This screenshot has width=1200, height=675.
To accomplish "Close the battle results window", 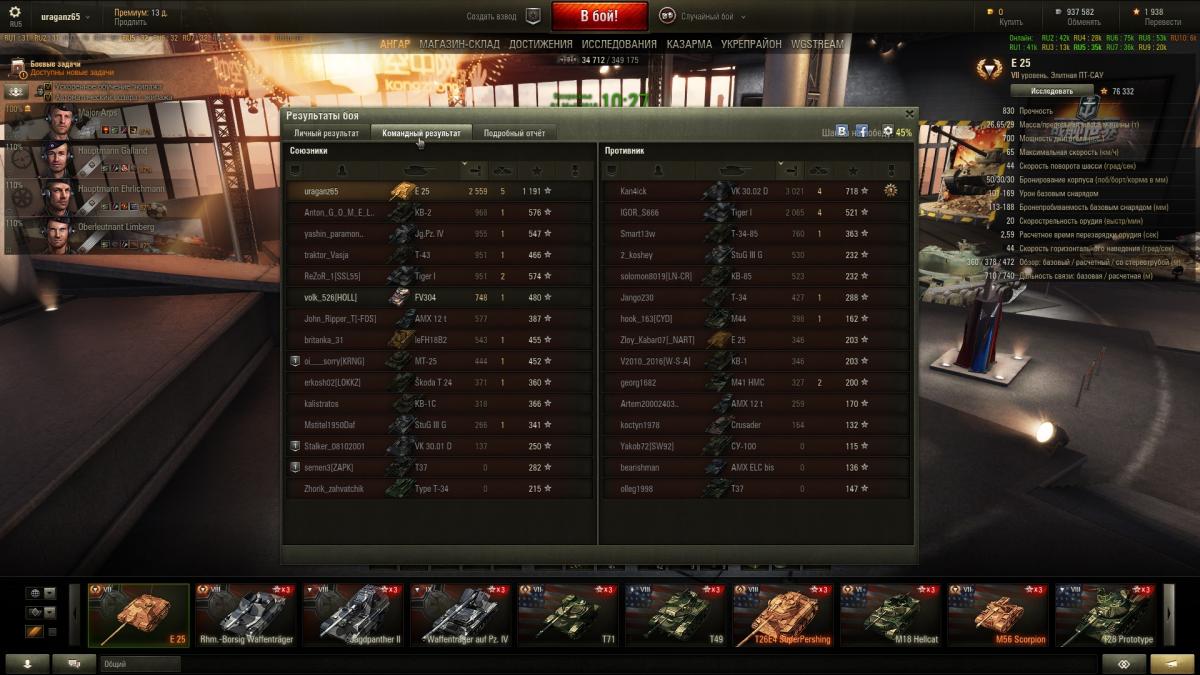I will (909, 114).
